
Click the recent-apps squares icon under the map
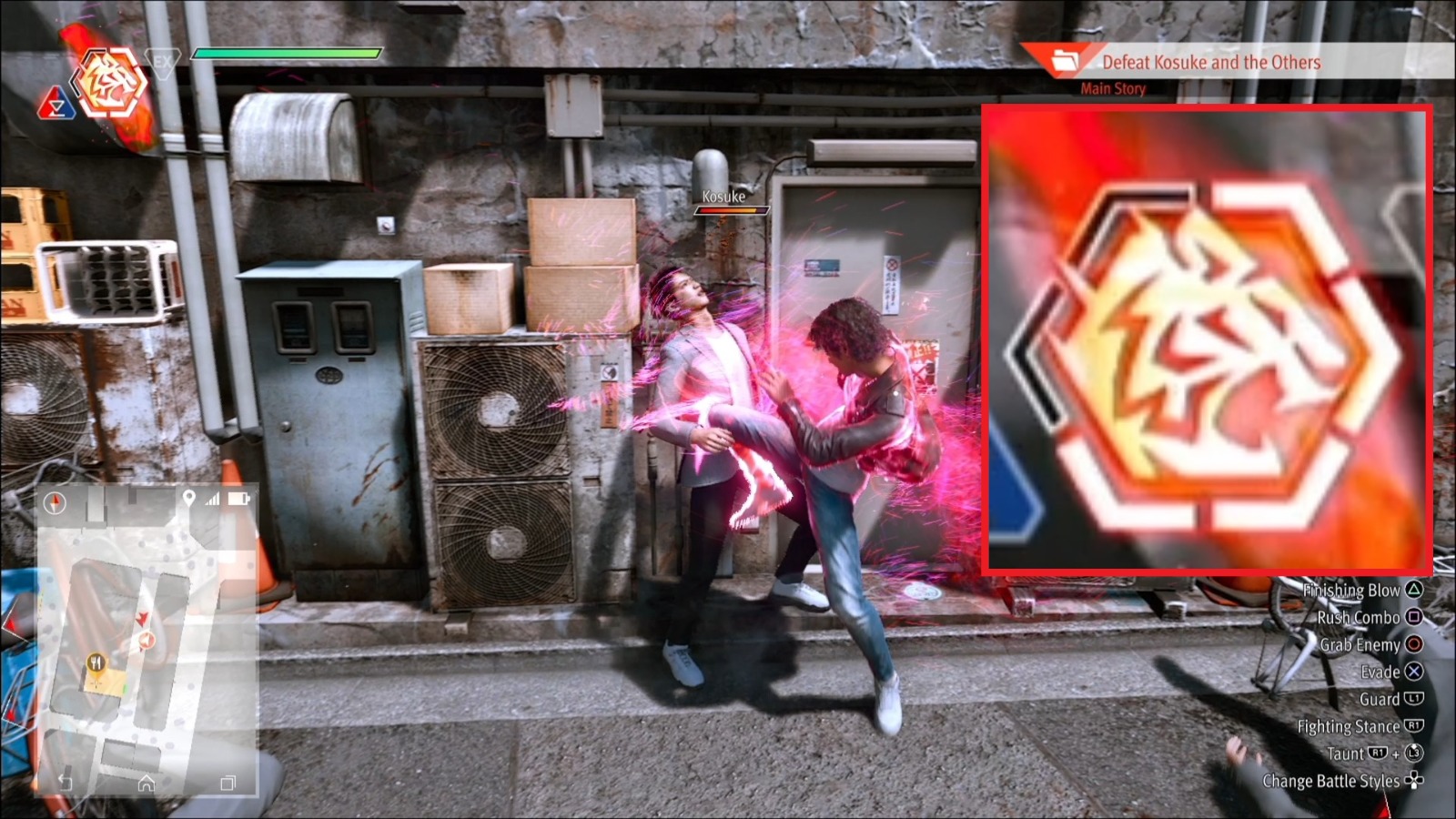point(227,781)
